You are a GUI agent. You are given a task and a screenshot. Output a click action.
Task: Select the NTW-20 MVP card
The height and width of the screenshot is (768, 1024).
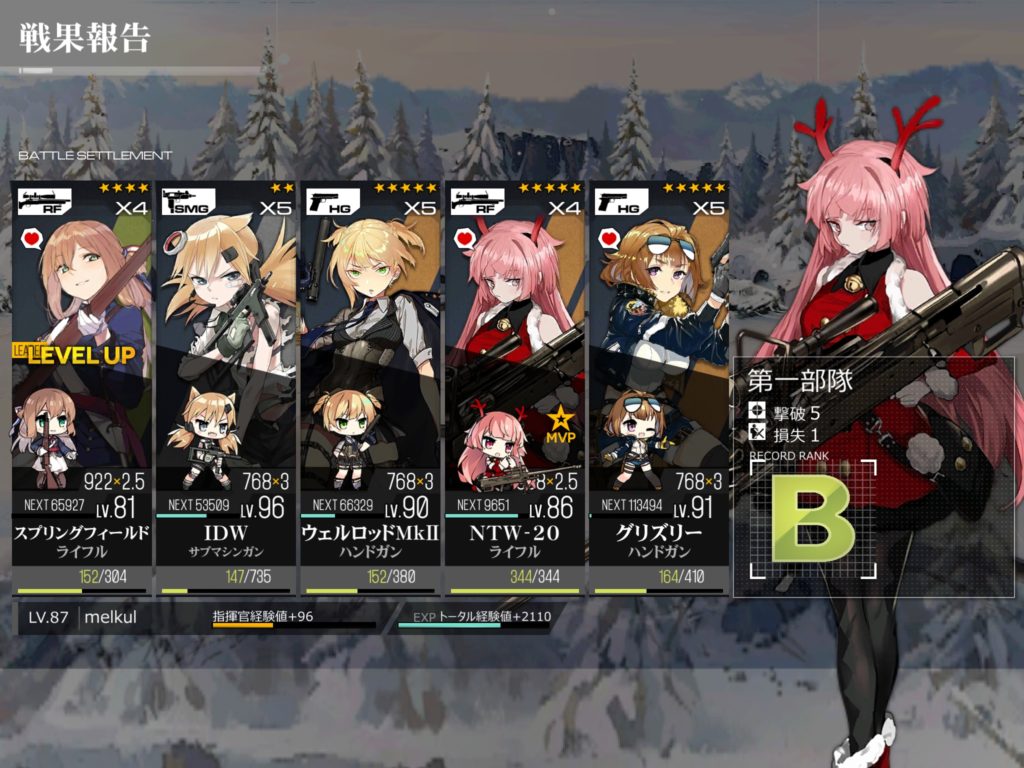click(x=514, y=380)
